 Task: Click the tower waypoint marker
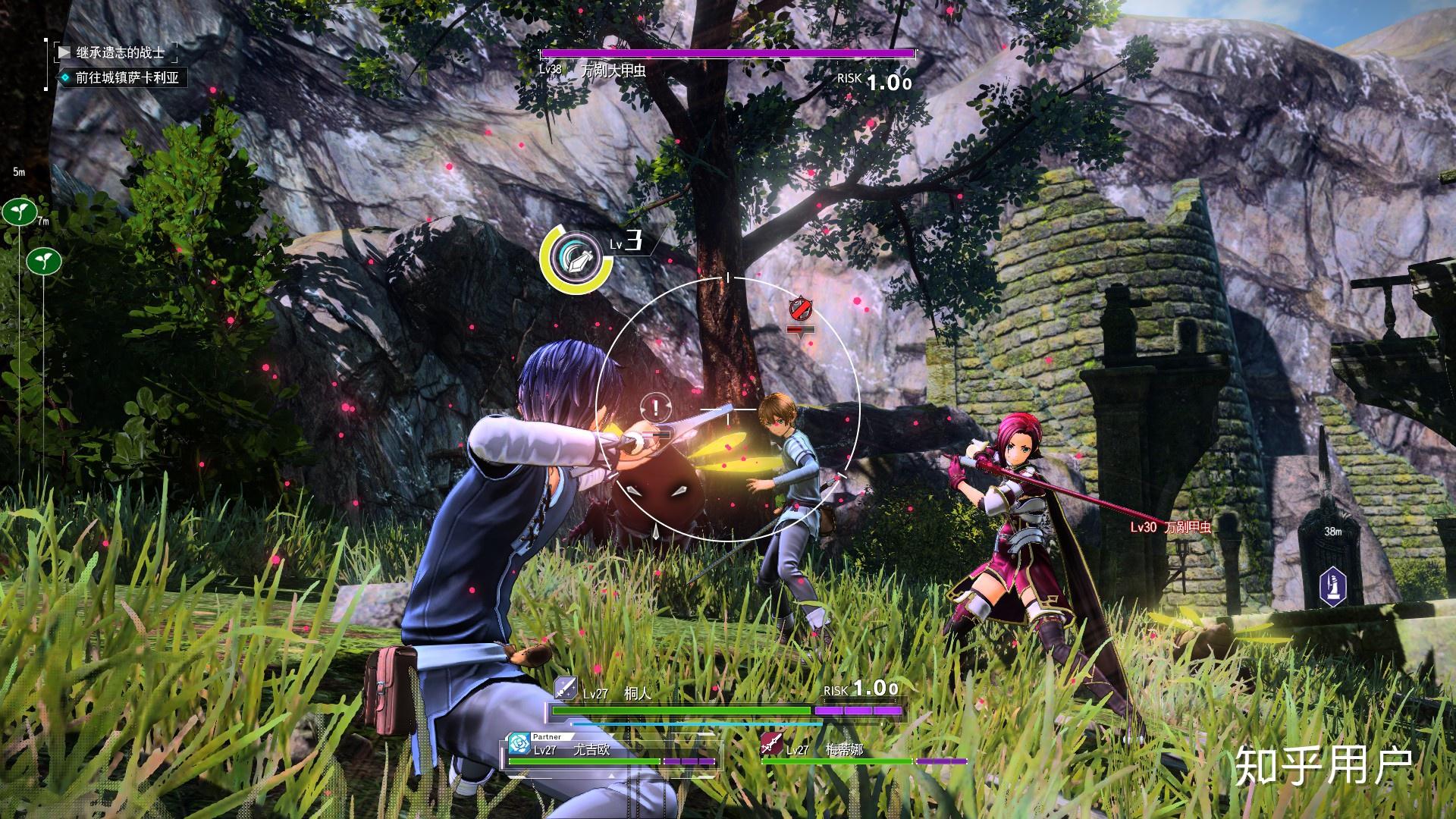pyautogui.click(x=1333, y=585)
